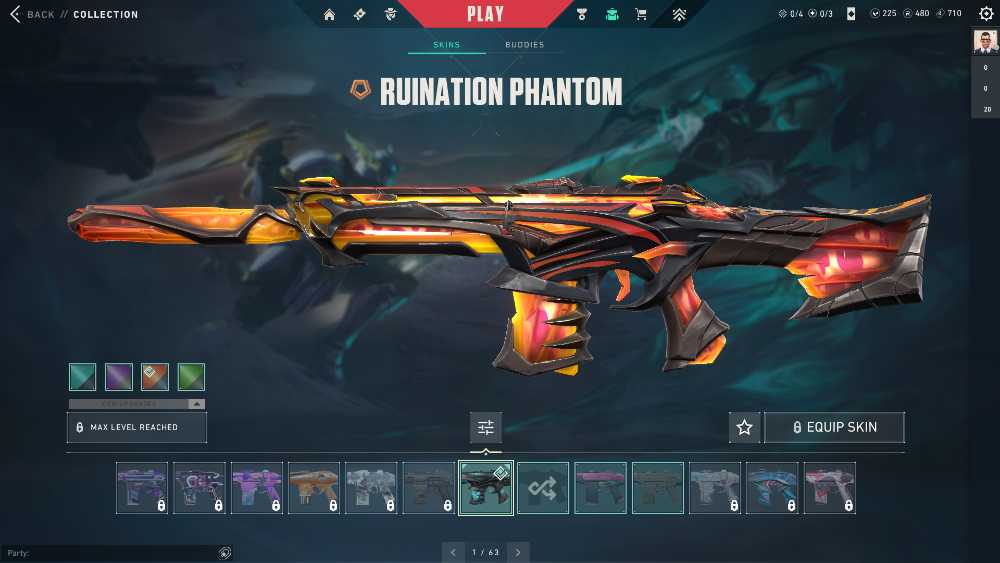Open the settings gear
This screenshot has width=1000, height=563.
coord(986,14)
